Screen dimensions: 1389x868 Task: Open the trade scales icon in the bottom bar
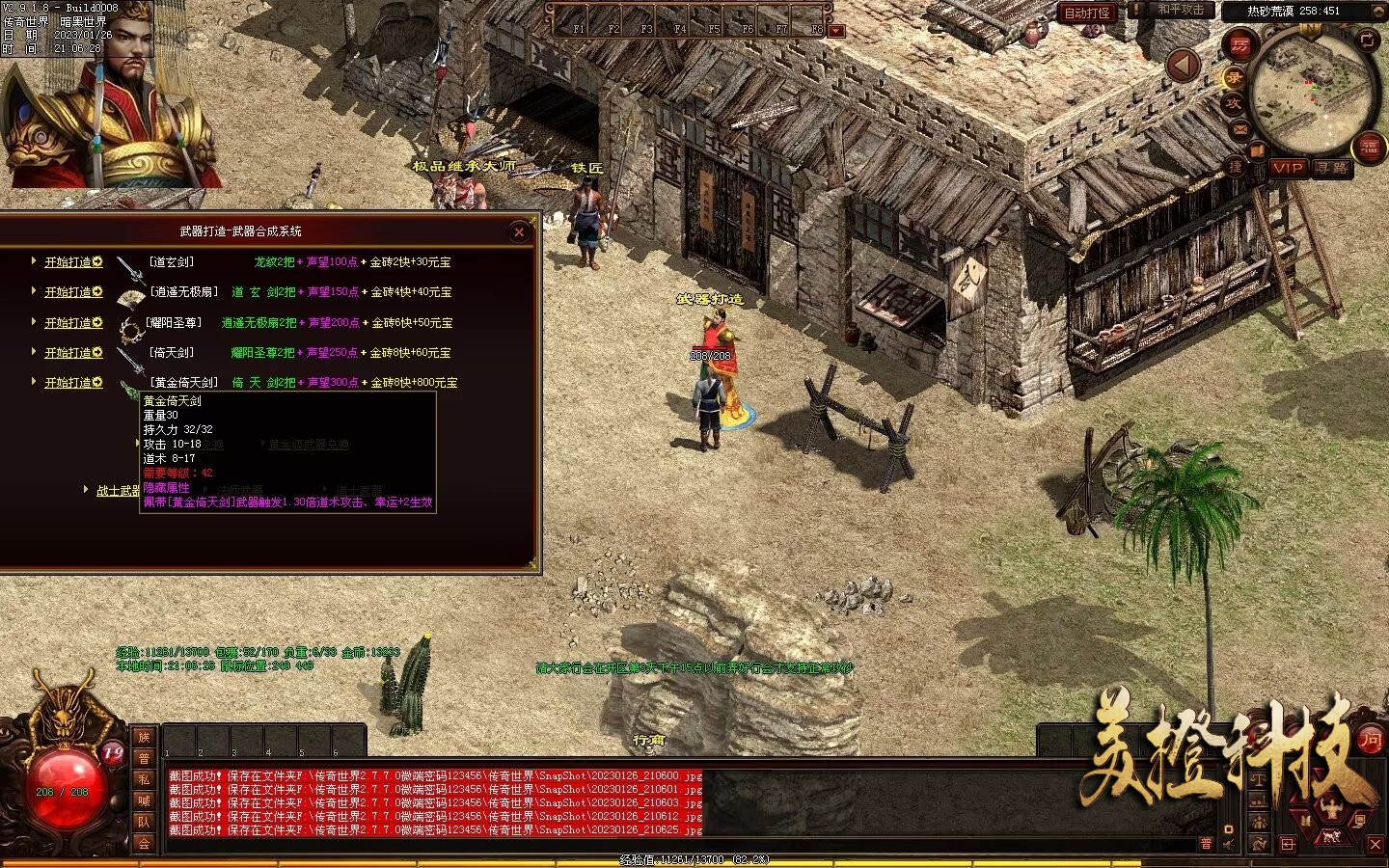(1259, 779)
